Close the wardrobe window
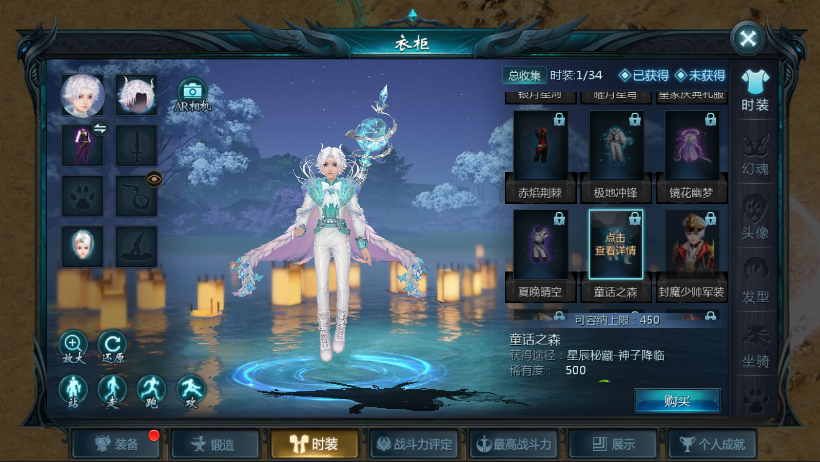Image resolution: width=820 pixels, height=462 pixels. tap(747, 39)
